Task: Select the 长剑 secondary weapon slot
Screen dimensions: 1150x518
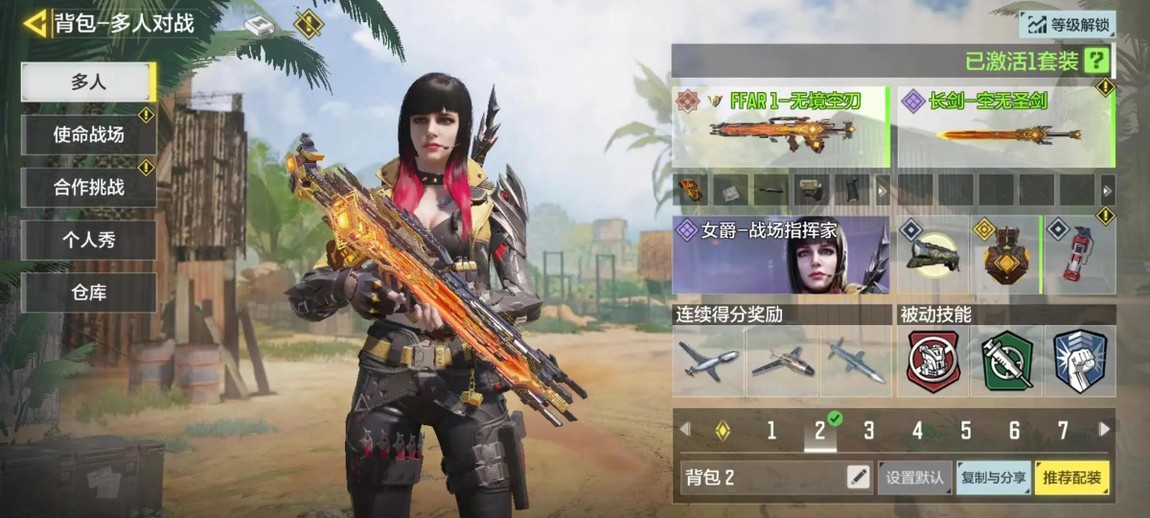Action: pyautogui.click(x=1004, y=127)
